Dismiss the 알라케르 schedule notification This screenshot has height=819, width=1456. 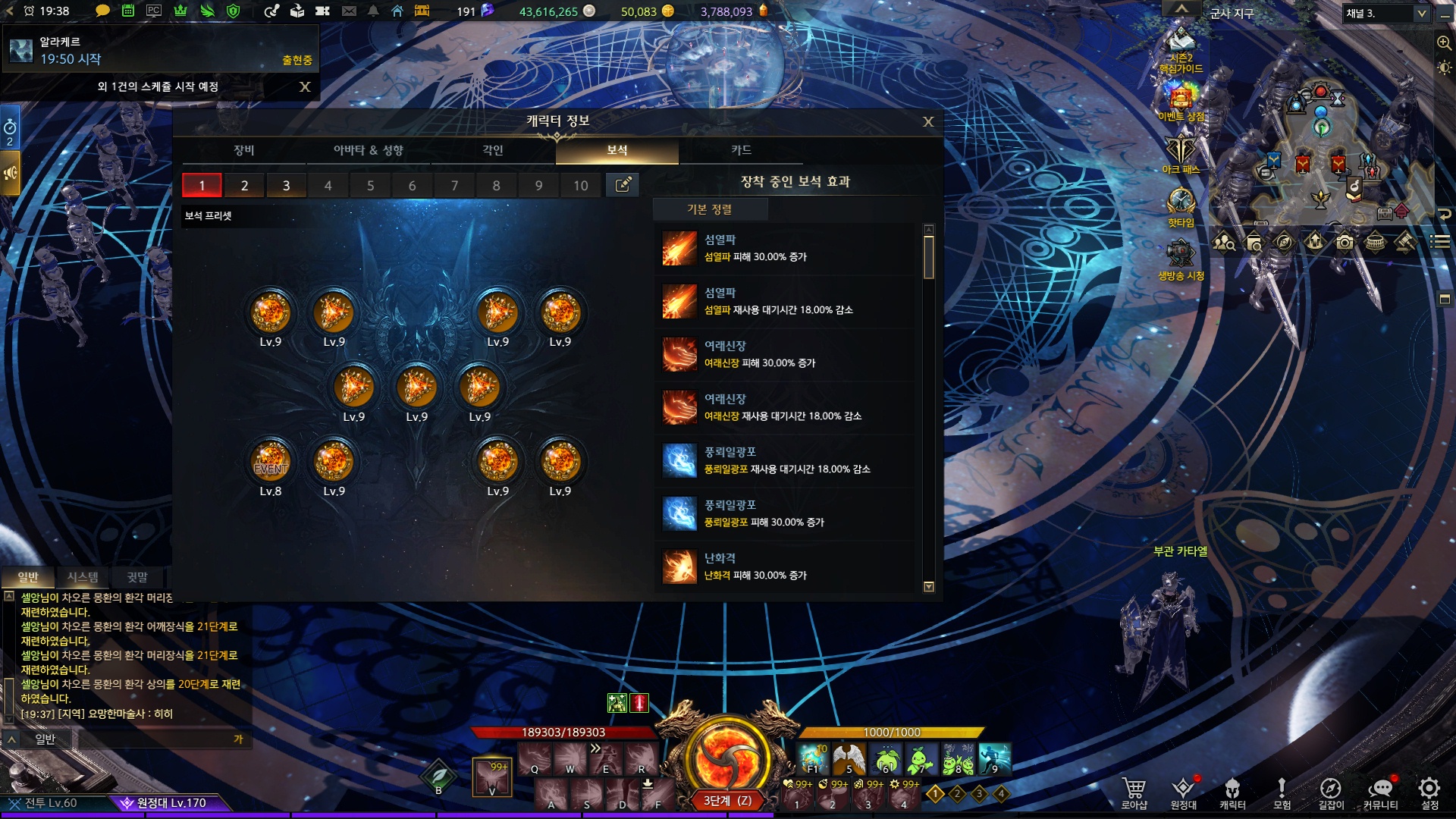point(305,87)
